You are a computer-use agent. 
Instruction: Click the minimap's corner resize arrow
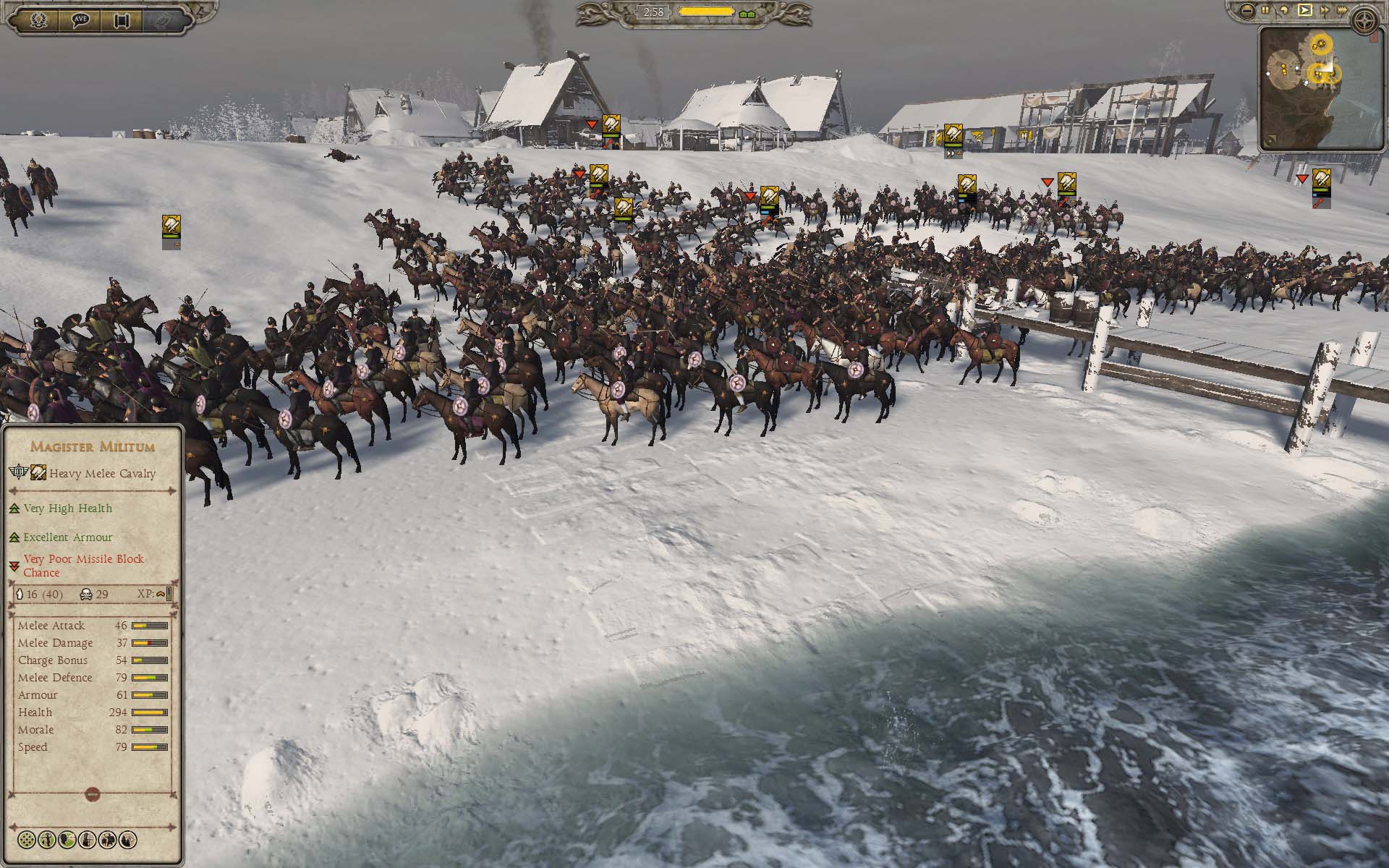1373,38
